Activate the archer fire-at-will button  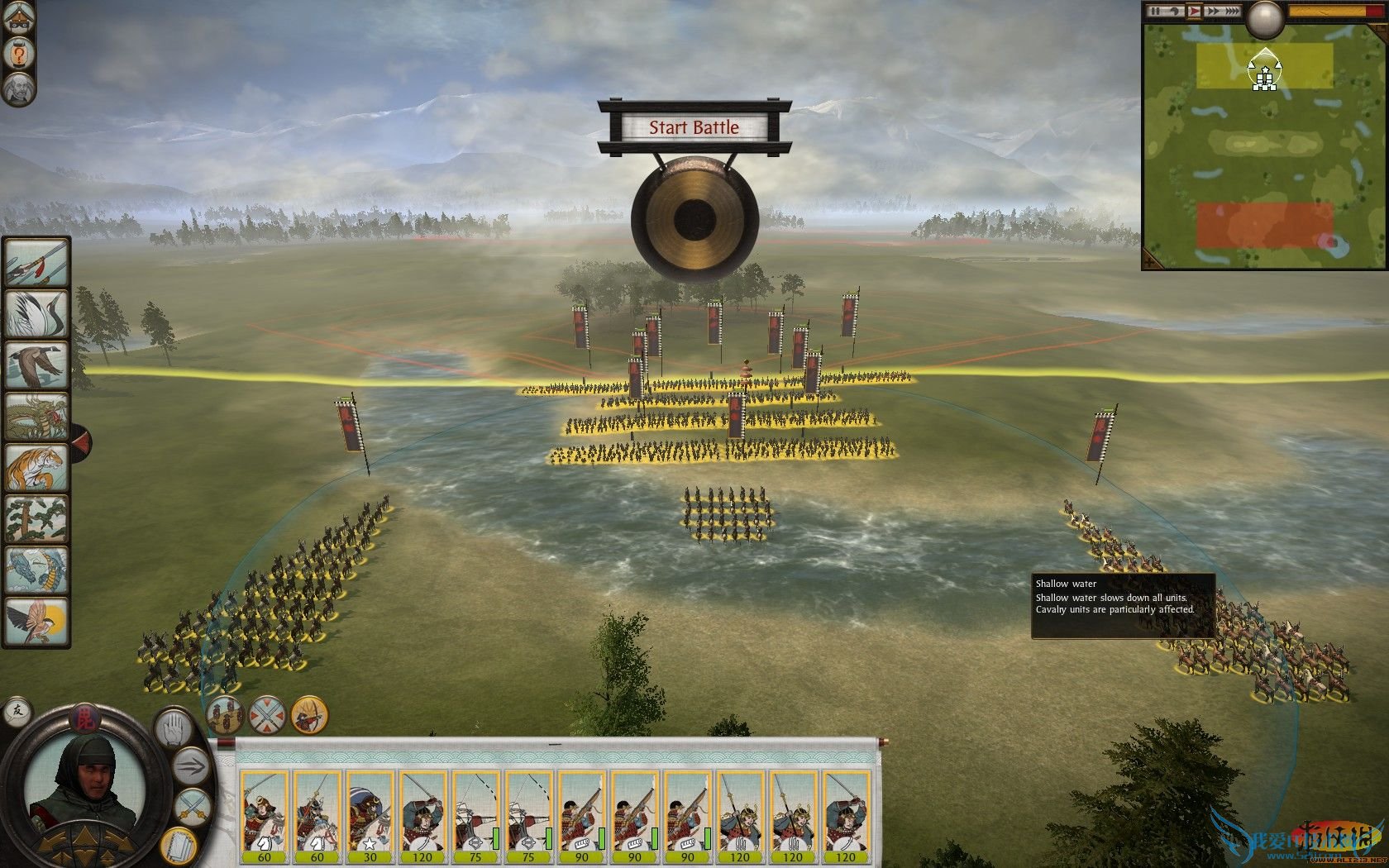[x=310, y=715]
